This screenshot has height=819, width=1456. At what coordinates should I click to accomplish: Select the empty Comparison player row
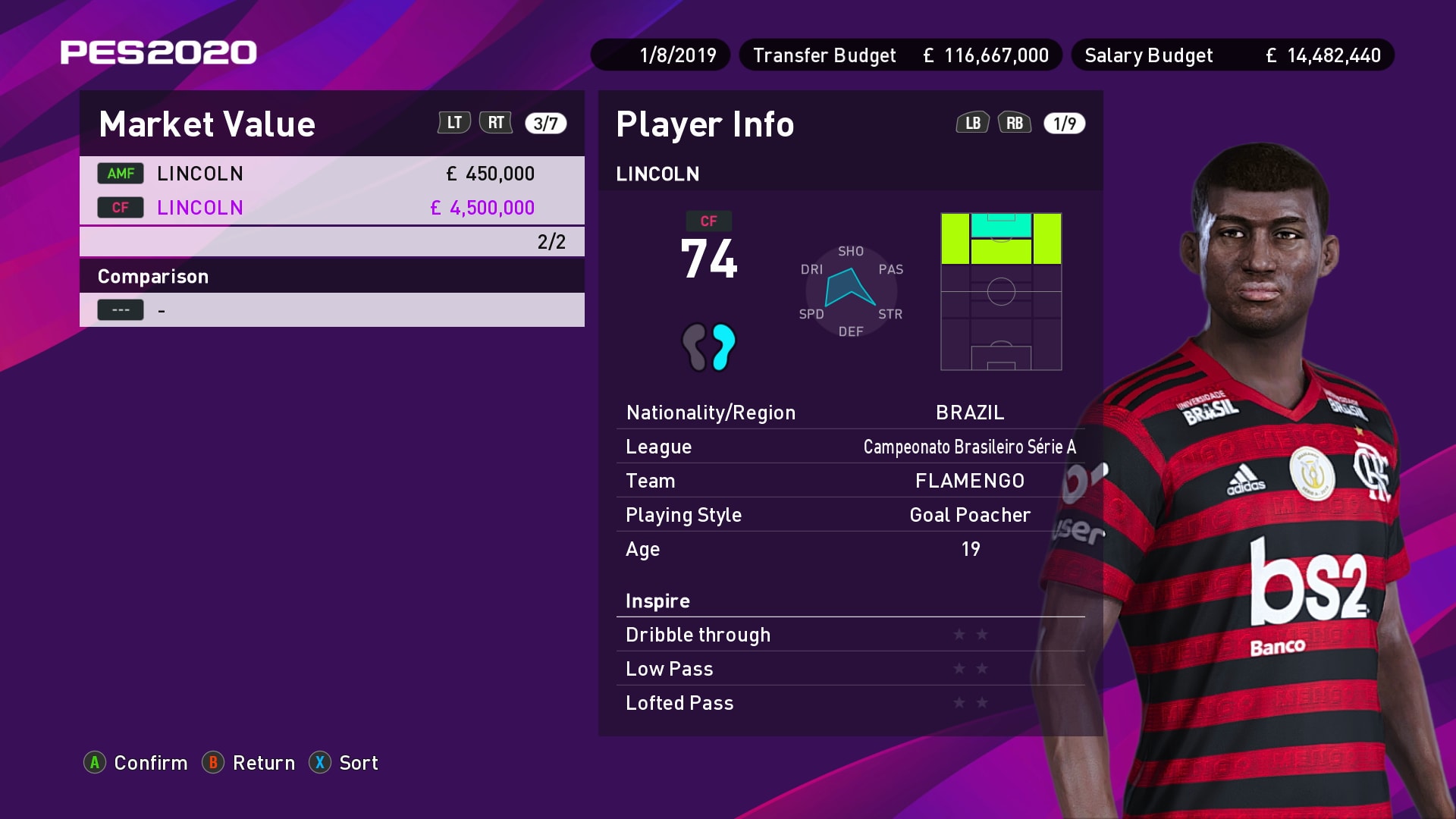(x=331, y=310)
